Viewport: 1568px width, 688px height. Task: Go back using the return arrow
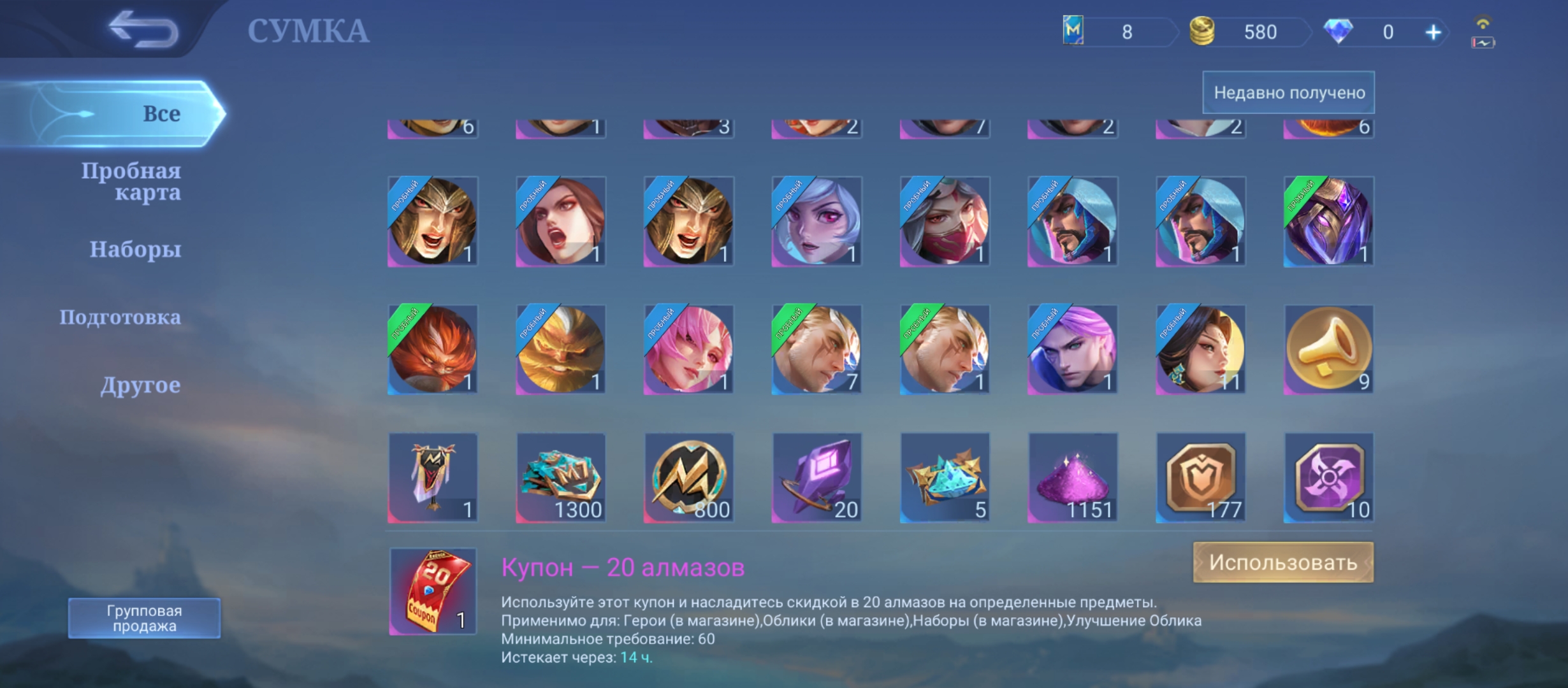tap(143, 29)
